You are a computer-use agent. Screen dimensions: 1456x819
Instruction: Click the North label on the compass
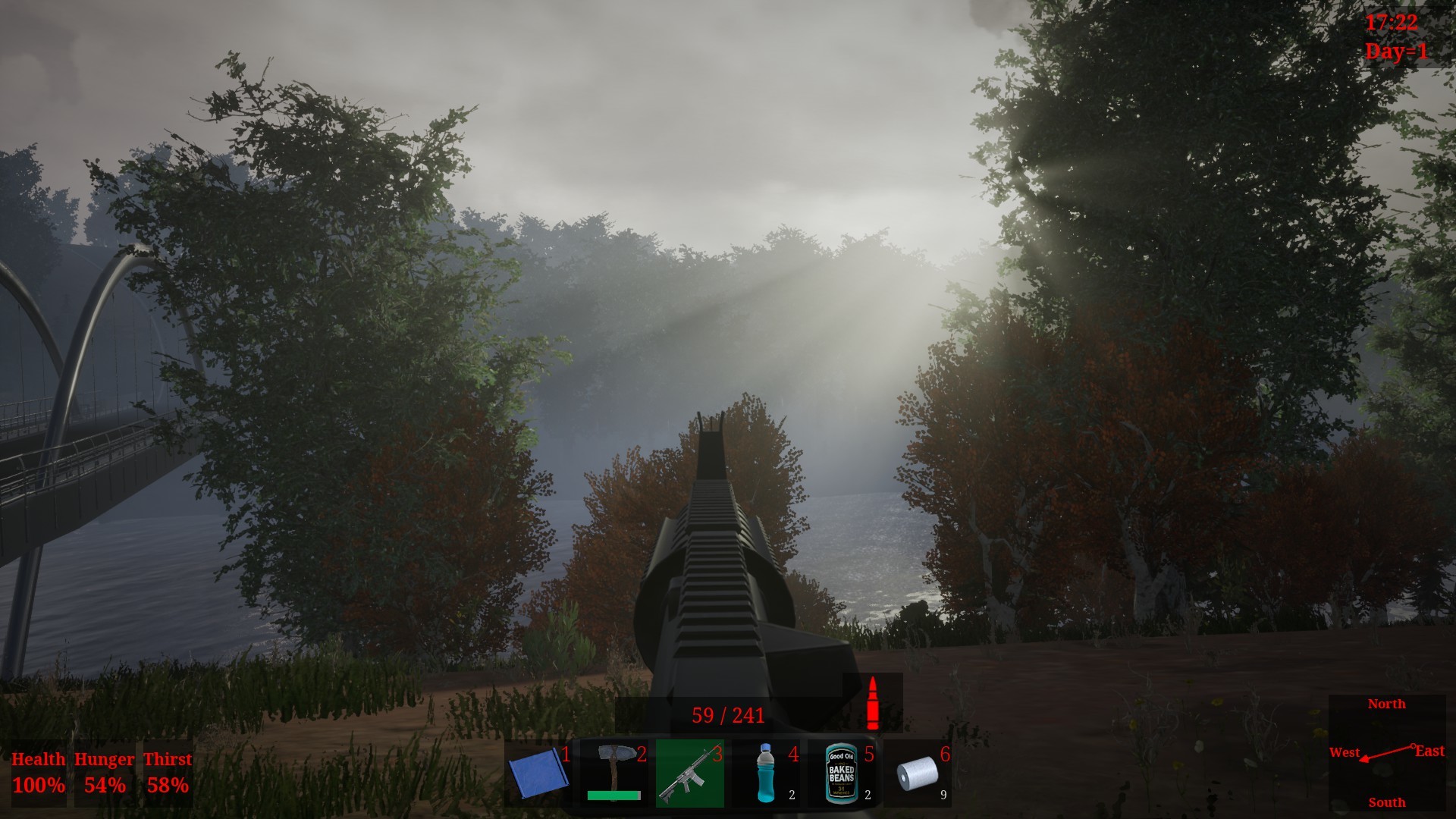[1387, 704]
